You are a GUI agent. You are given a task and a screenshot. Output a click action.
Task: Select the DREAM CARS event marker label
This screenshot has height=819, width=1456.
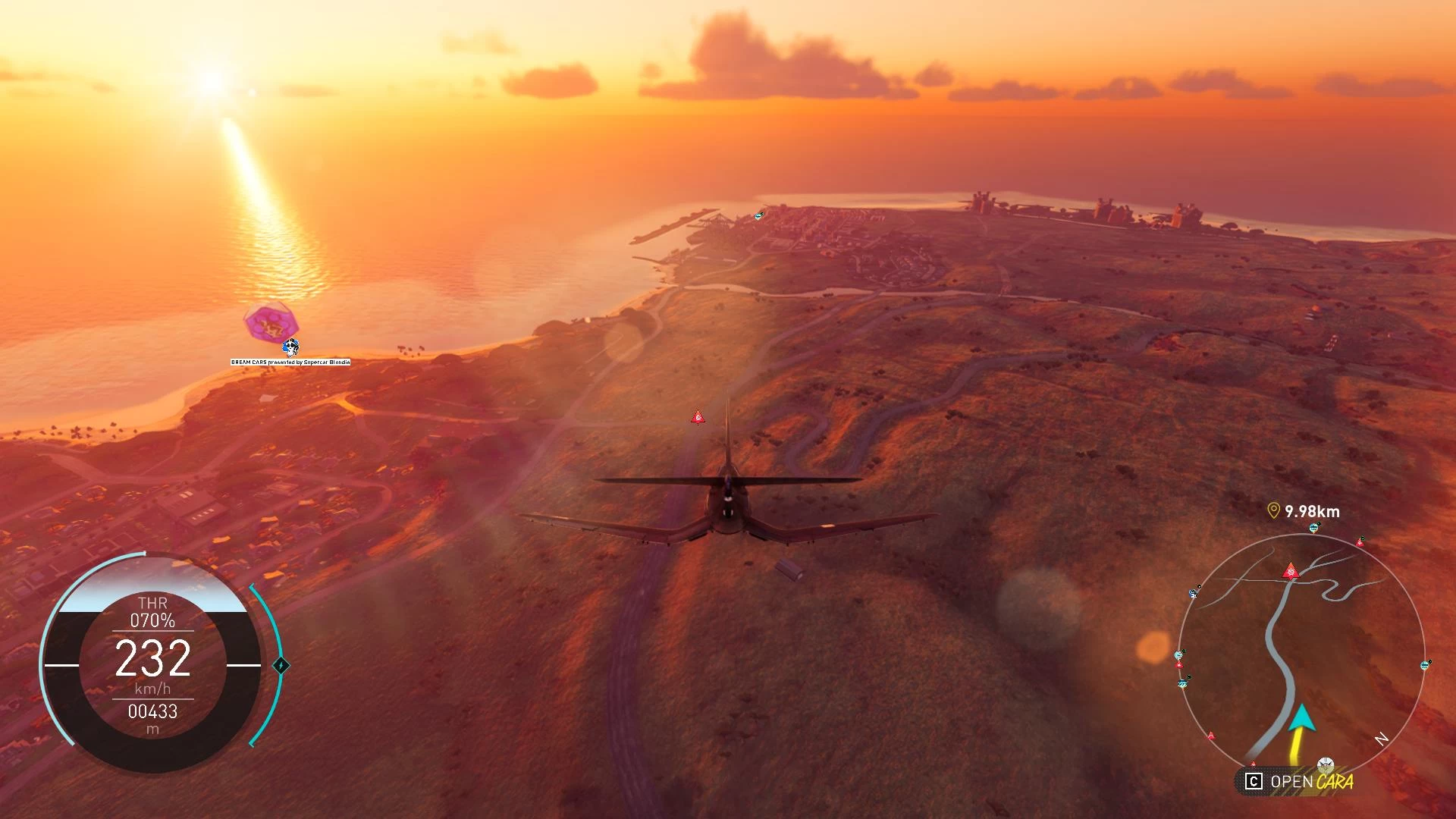290,362
